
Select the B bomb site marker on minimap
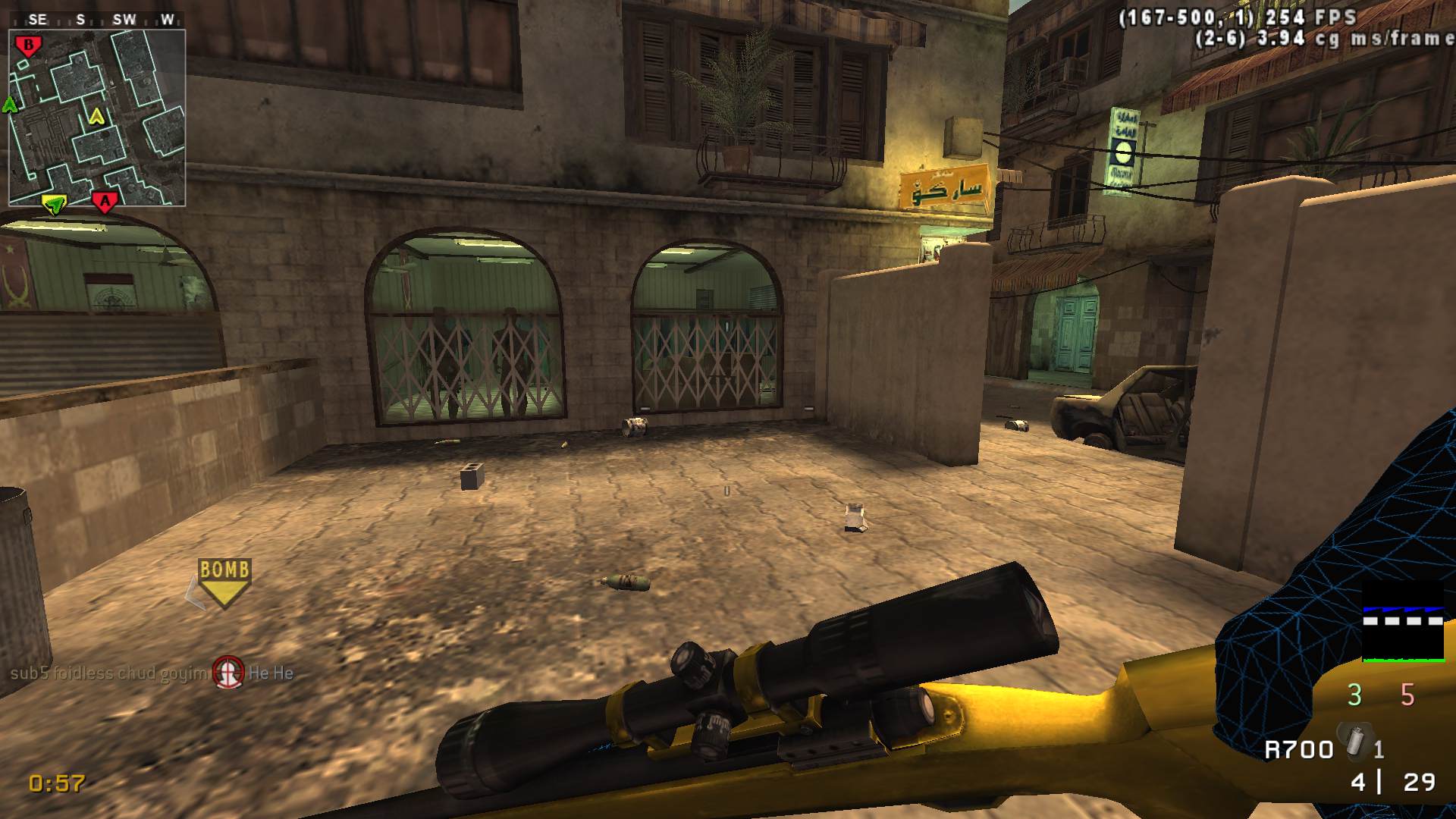pyautogui.click(x=29, y=47)
